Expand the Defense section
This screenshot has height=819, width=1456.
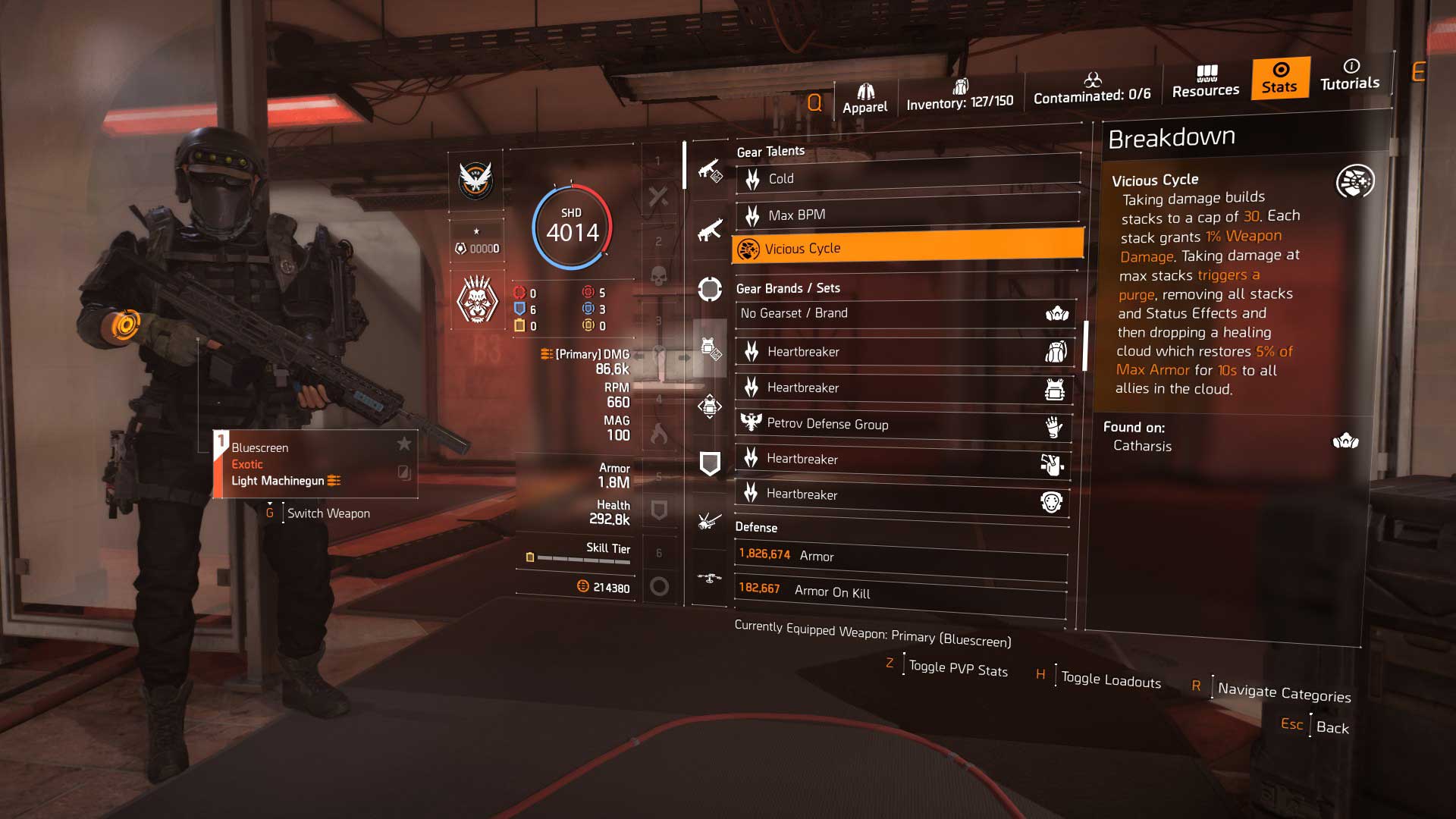click(756, 527)
